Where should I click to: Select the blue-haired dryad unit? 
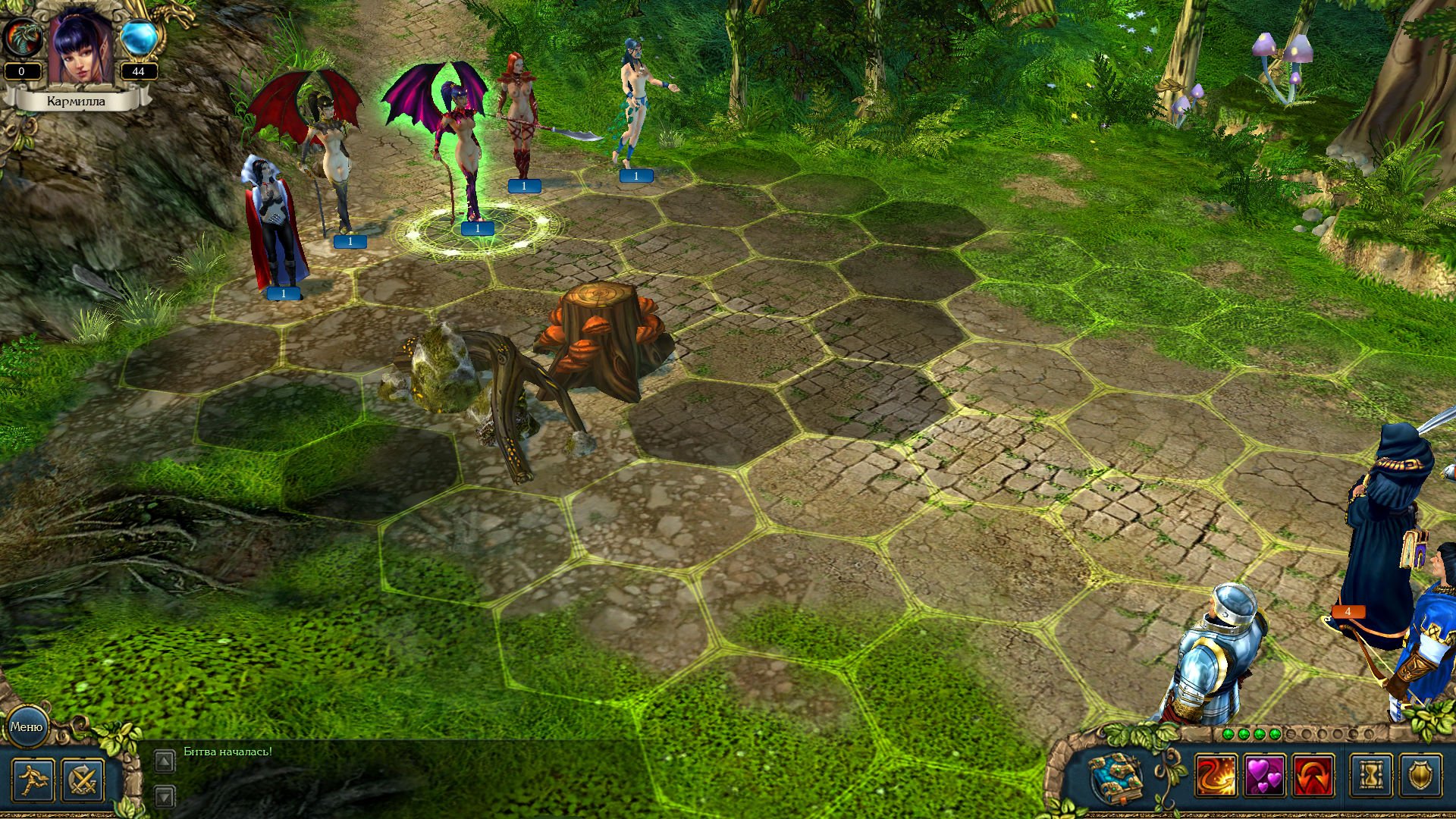tap(635, 106)
